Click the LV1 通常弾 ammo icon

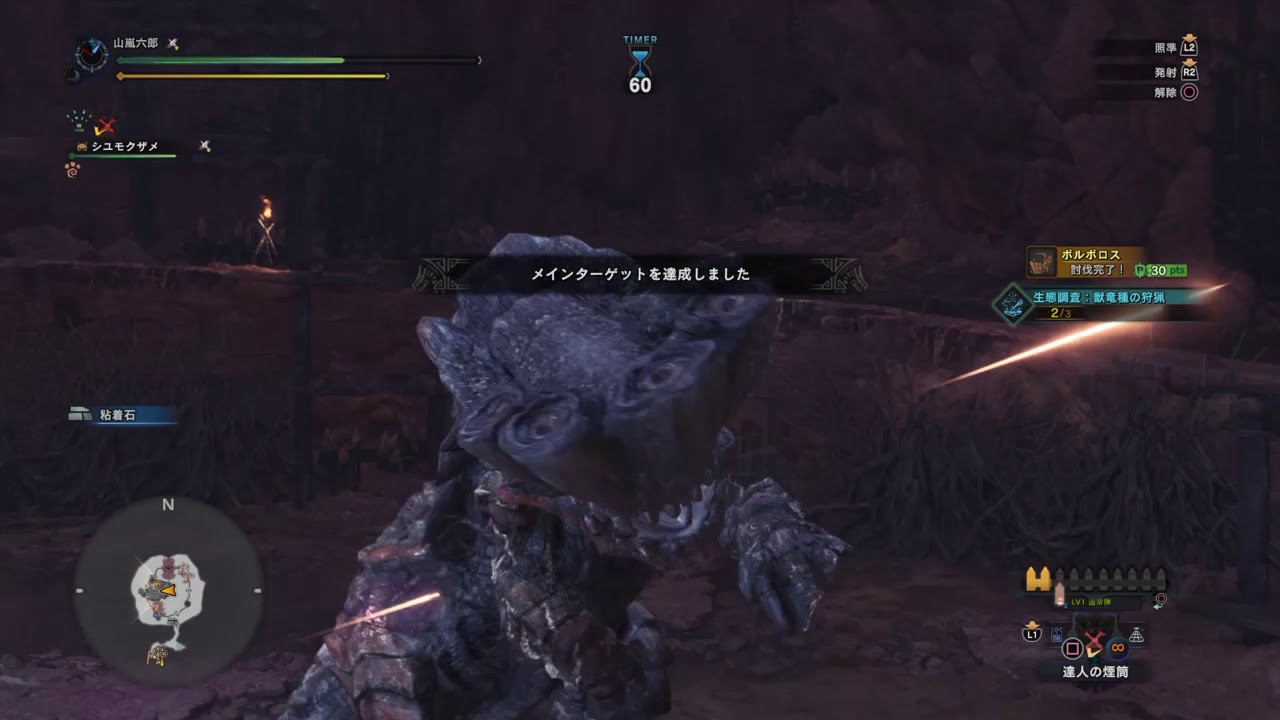tap(1059, 590)
